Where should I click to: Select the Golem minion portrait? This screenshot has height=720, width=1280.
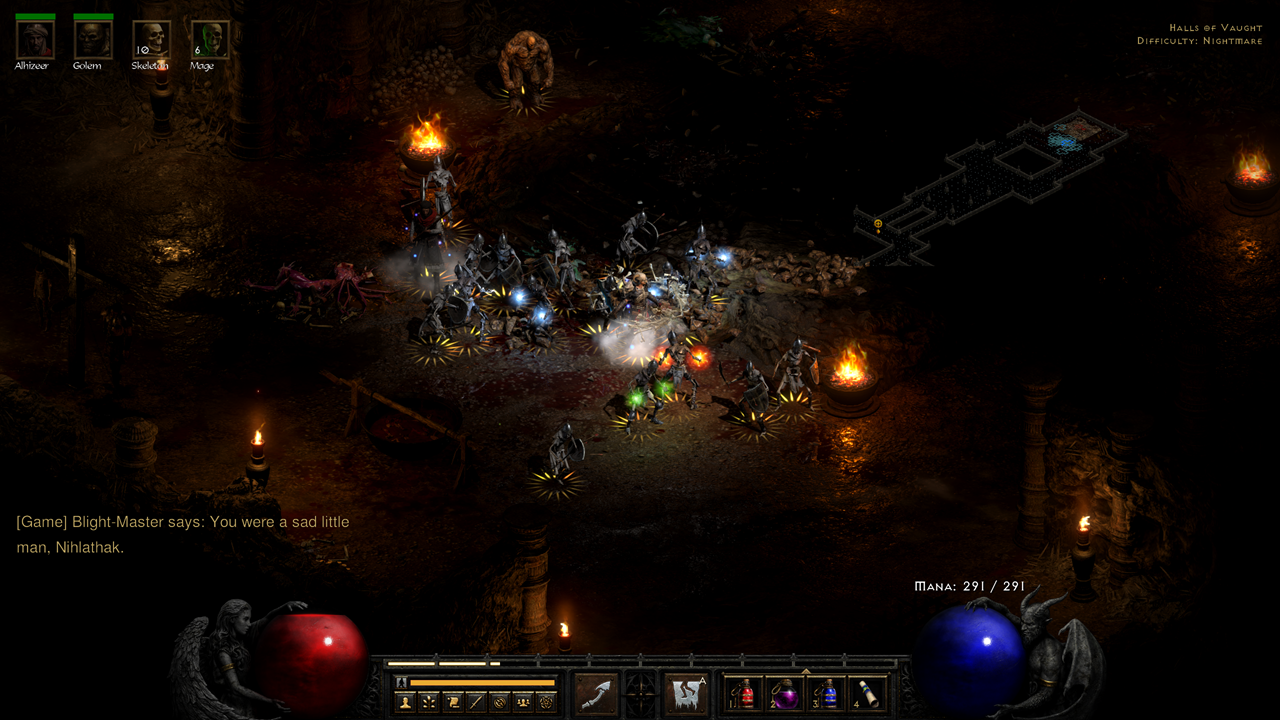(93, 40)
